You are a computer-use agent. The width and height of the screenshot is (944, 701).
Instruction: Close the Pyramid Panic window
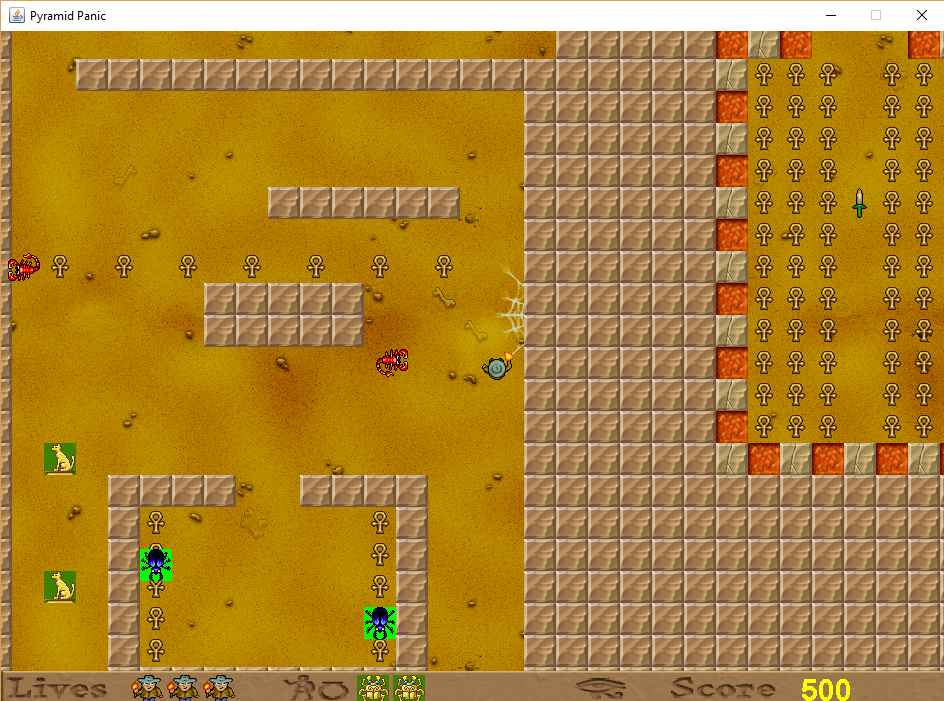tap(921, 15)
